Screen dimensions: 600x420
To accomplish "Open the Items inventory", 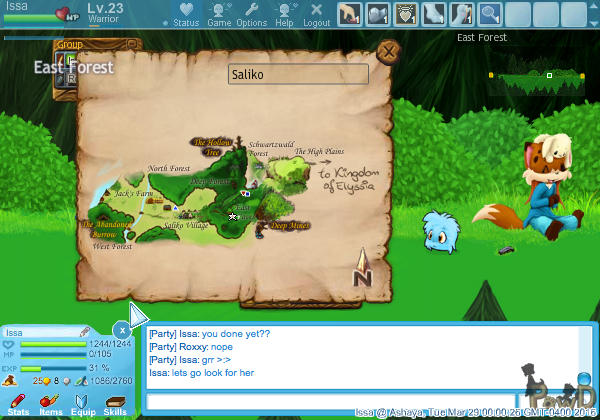I will coord(50,403).
